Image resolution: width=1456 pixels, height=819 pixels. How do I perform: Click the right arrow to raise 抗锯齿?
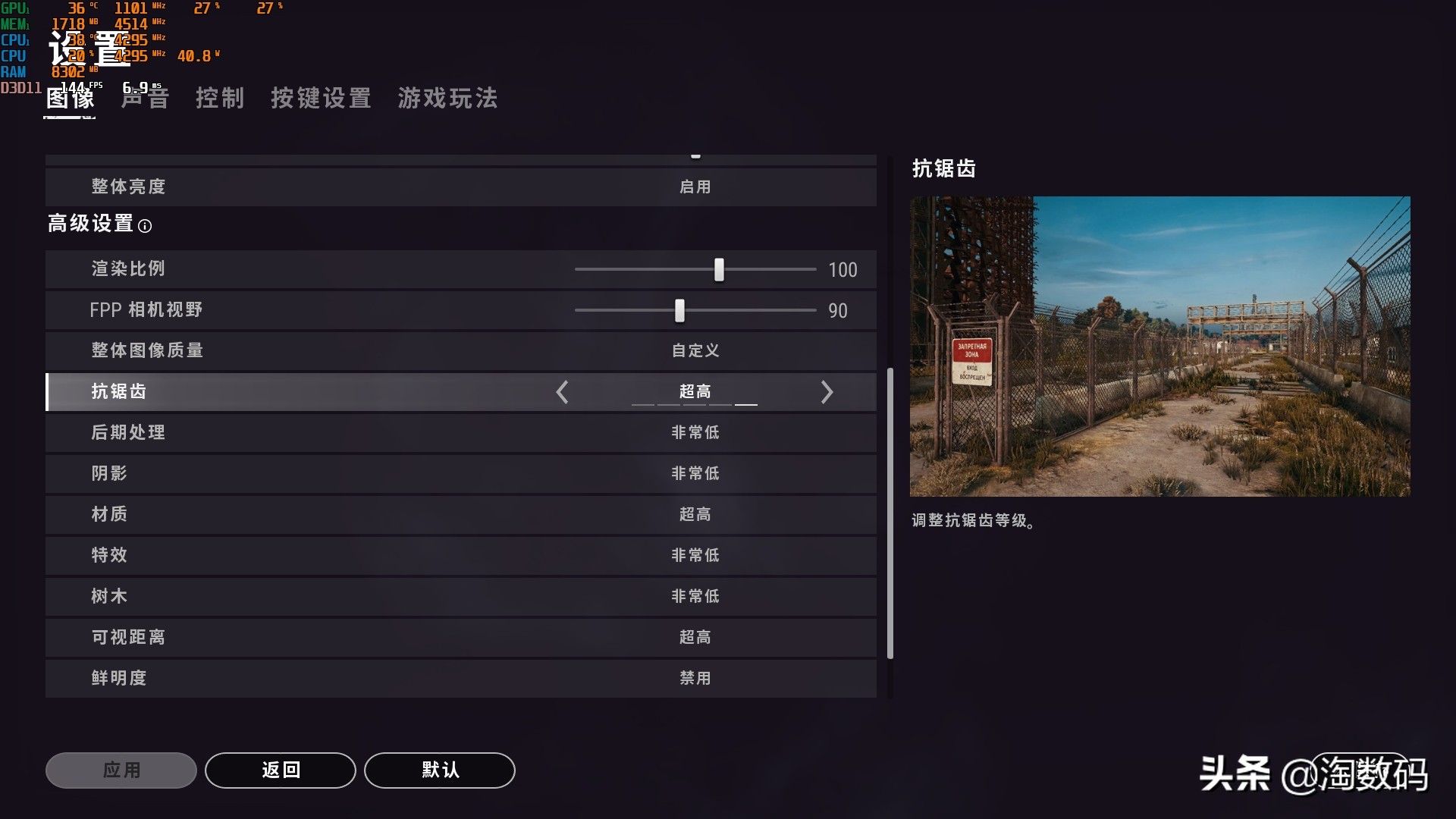[x=827, y=392]
